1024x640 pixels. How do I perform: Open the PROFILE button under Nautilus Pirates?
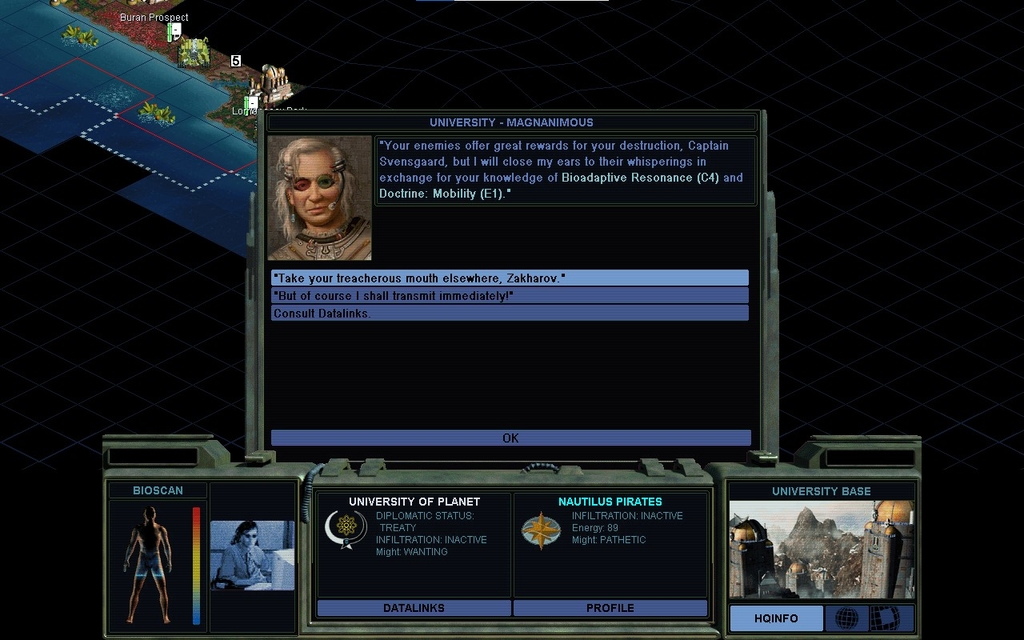pyautogui.click(x=610, y=608)
